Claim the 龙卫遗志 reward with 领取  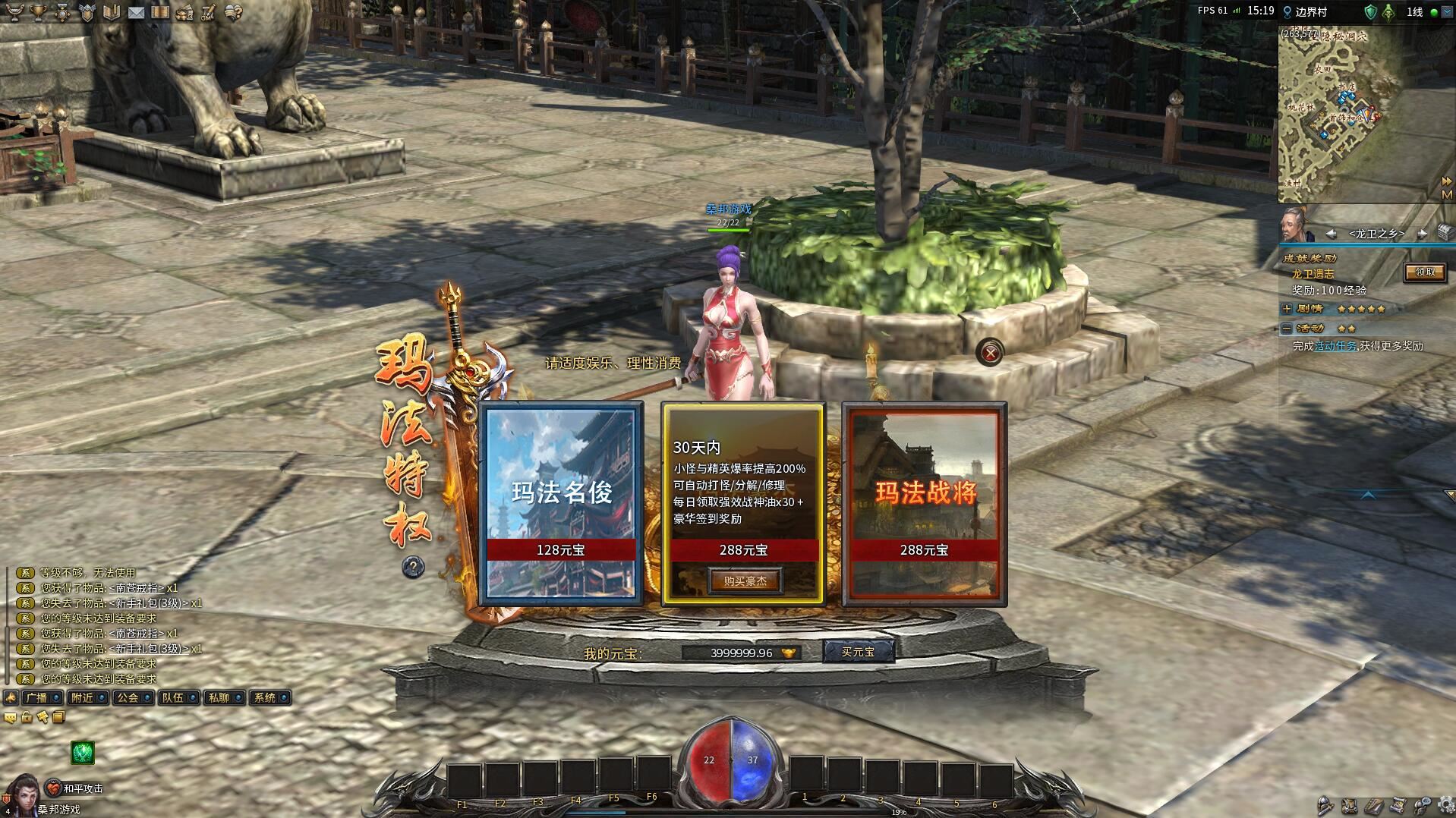[x=1424, y=272]
